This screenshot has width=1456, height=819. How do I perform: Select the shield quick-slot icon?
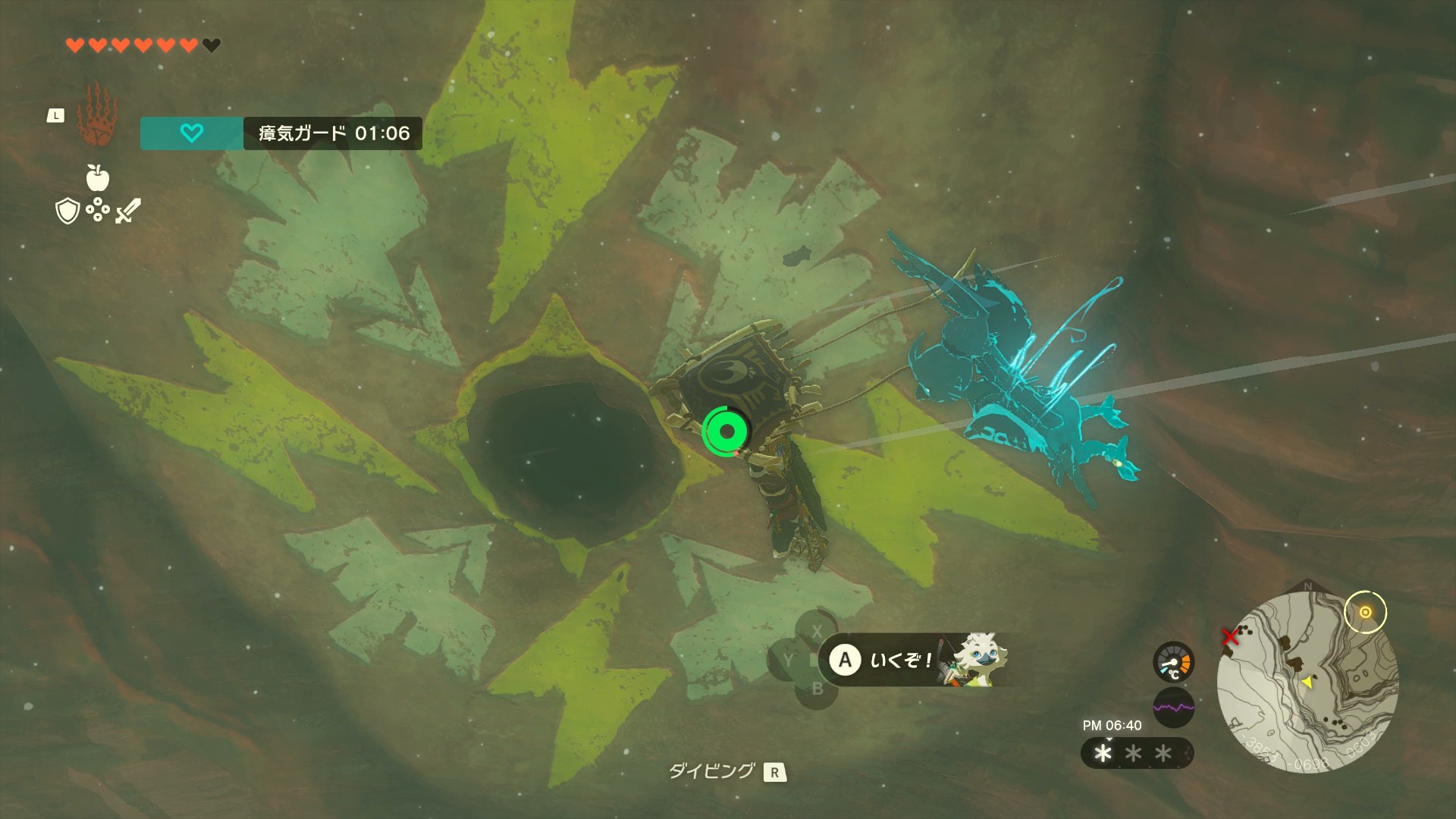point(68,212)
